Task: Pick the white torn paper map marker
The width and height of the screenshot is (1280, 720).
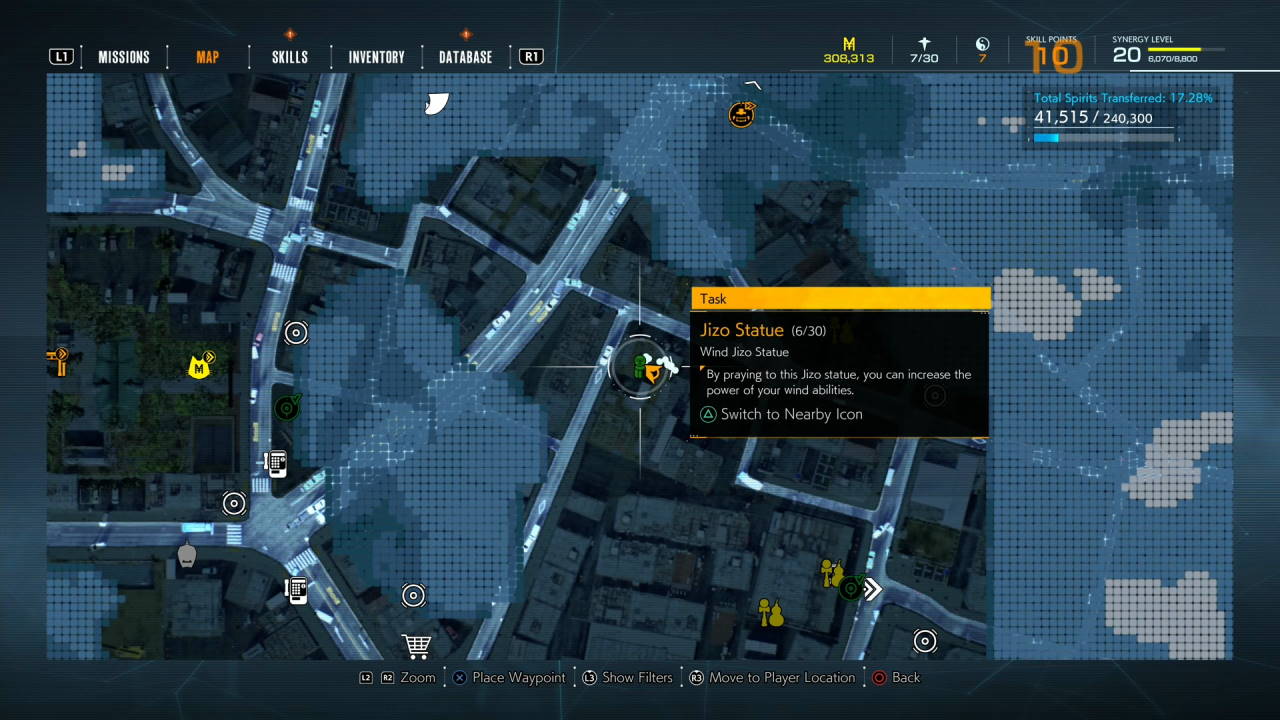Action: coord(436,103)
